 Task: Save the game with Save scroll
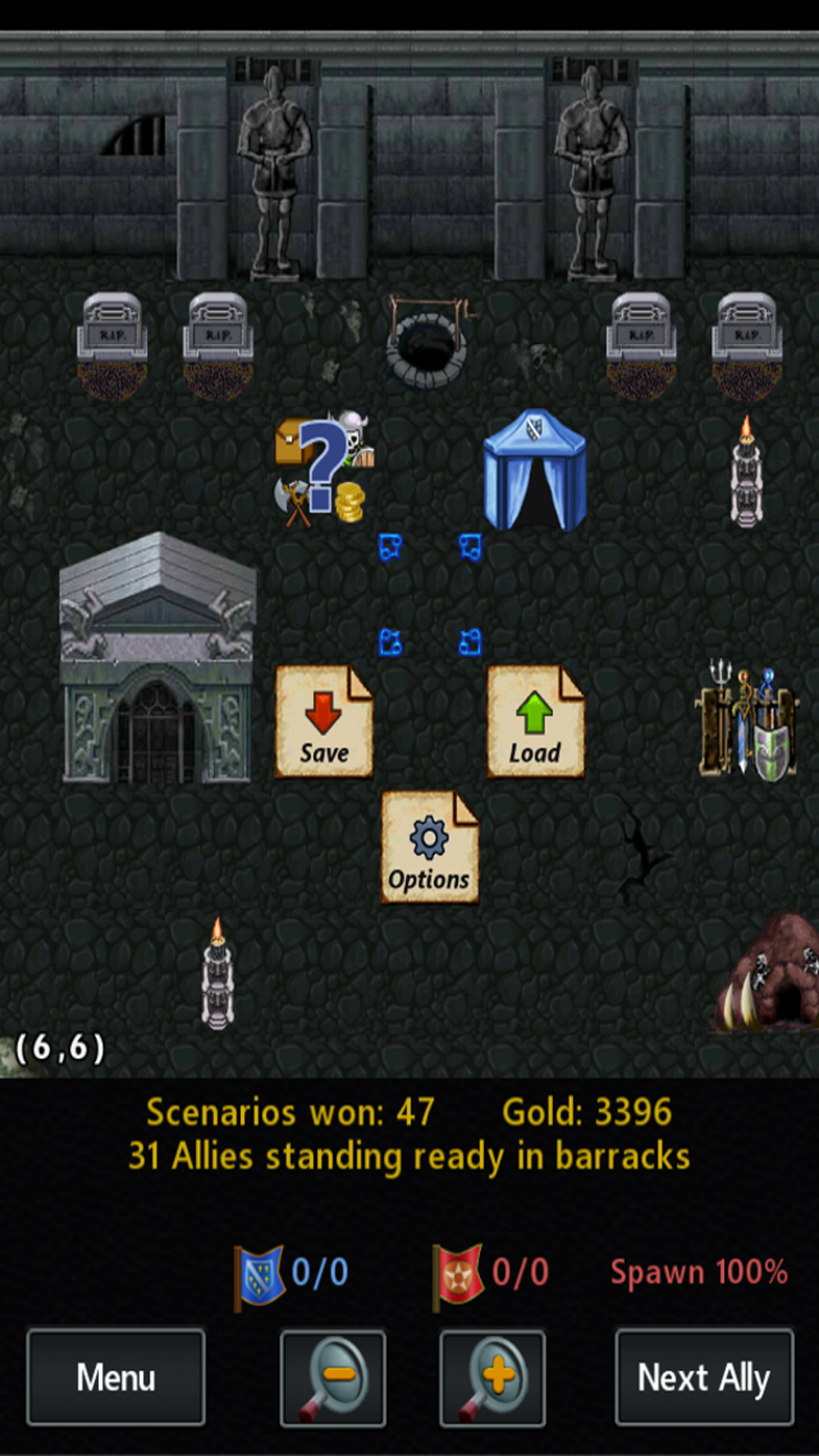point(324,721)
